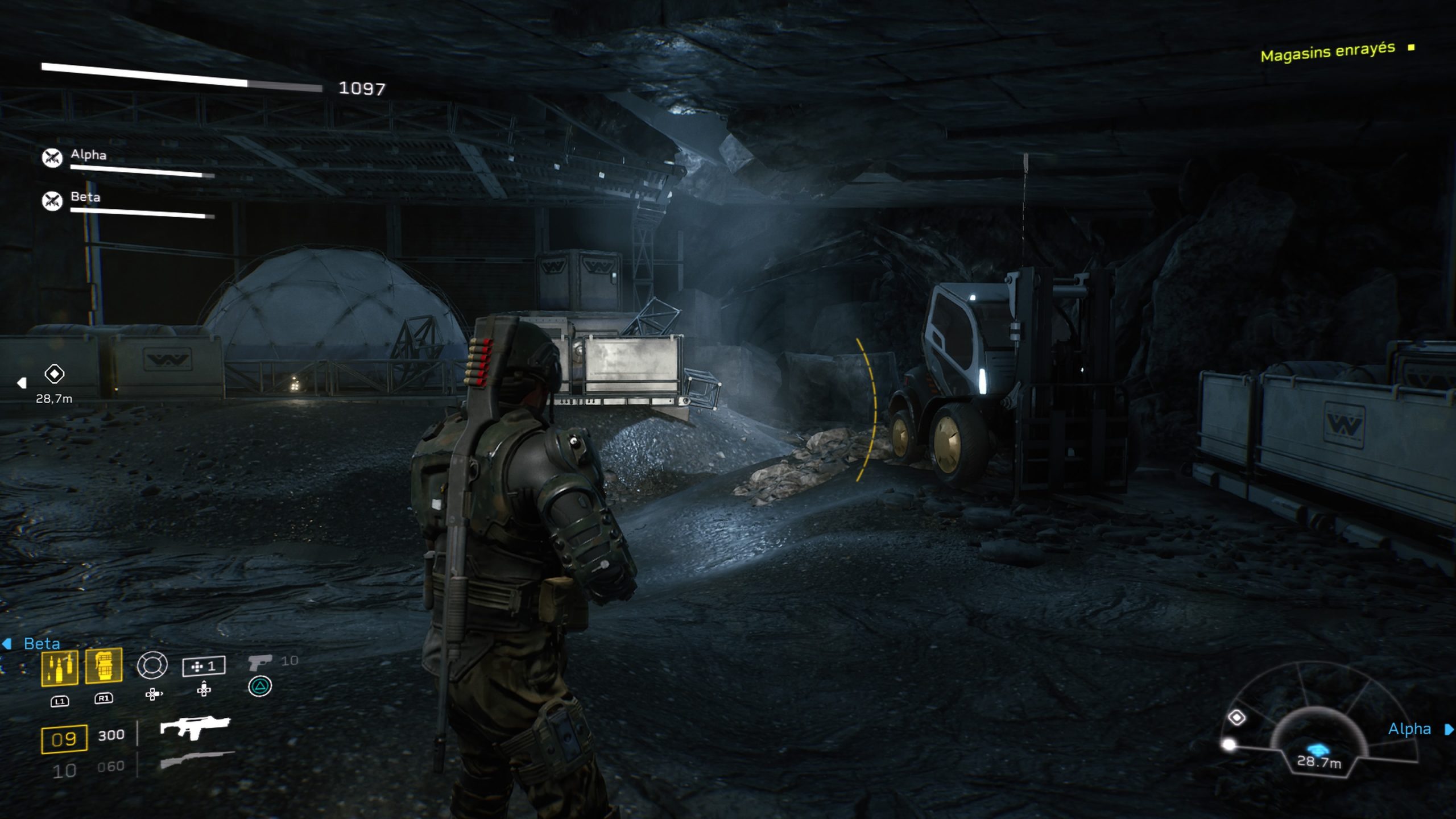
Task: Select teammate Alpha in the squad list
Action: [x=88, y=155]
